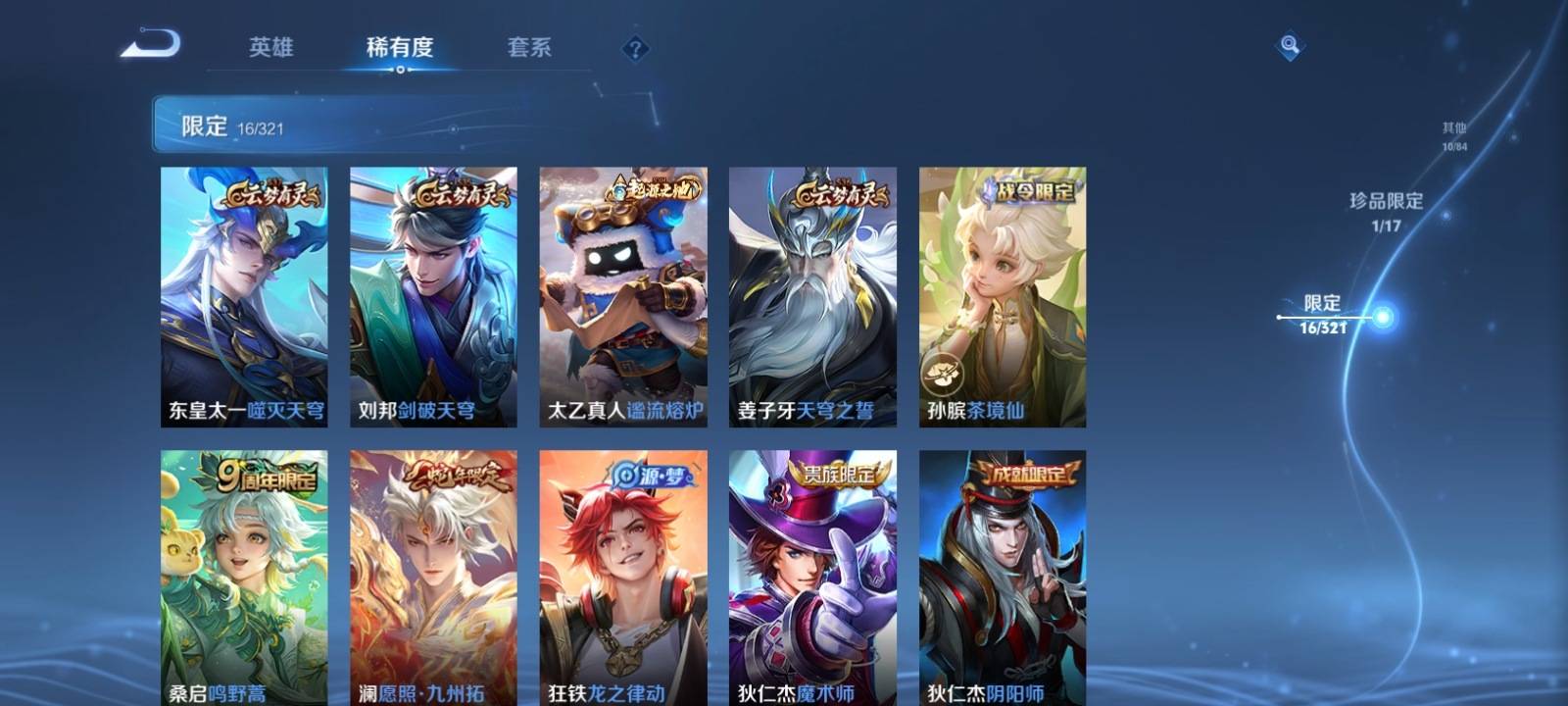Choose 孙膑 茶境仙 skin card
This screenshot has height=706, width=1568.
[1003, 296]
